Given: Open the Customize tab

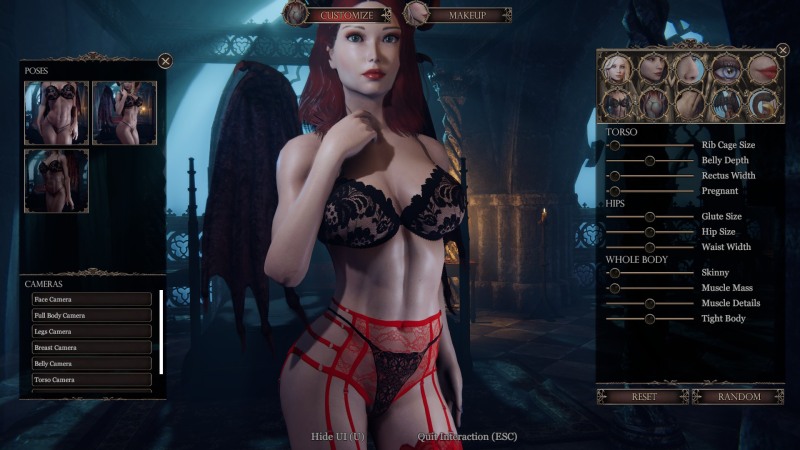Looking at the screenshot, I should pyautogui.click(x=345, y=15).
